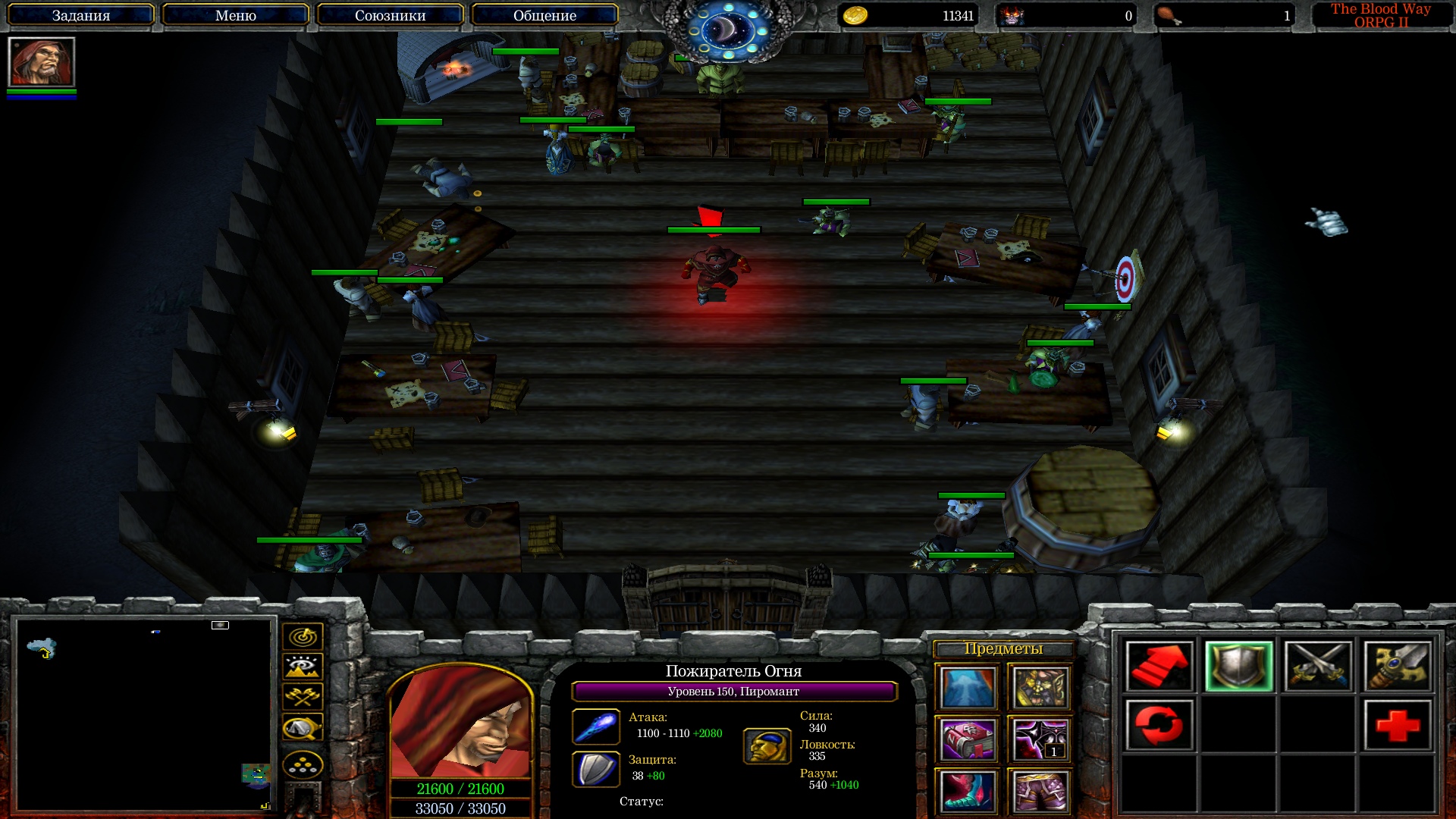Toggle ally color mode with crossed axes button
The height and width of the screenshot is (819, 1456).
tap(303, 696)
